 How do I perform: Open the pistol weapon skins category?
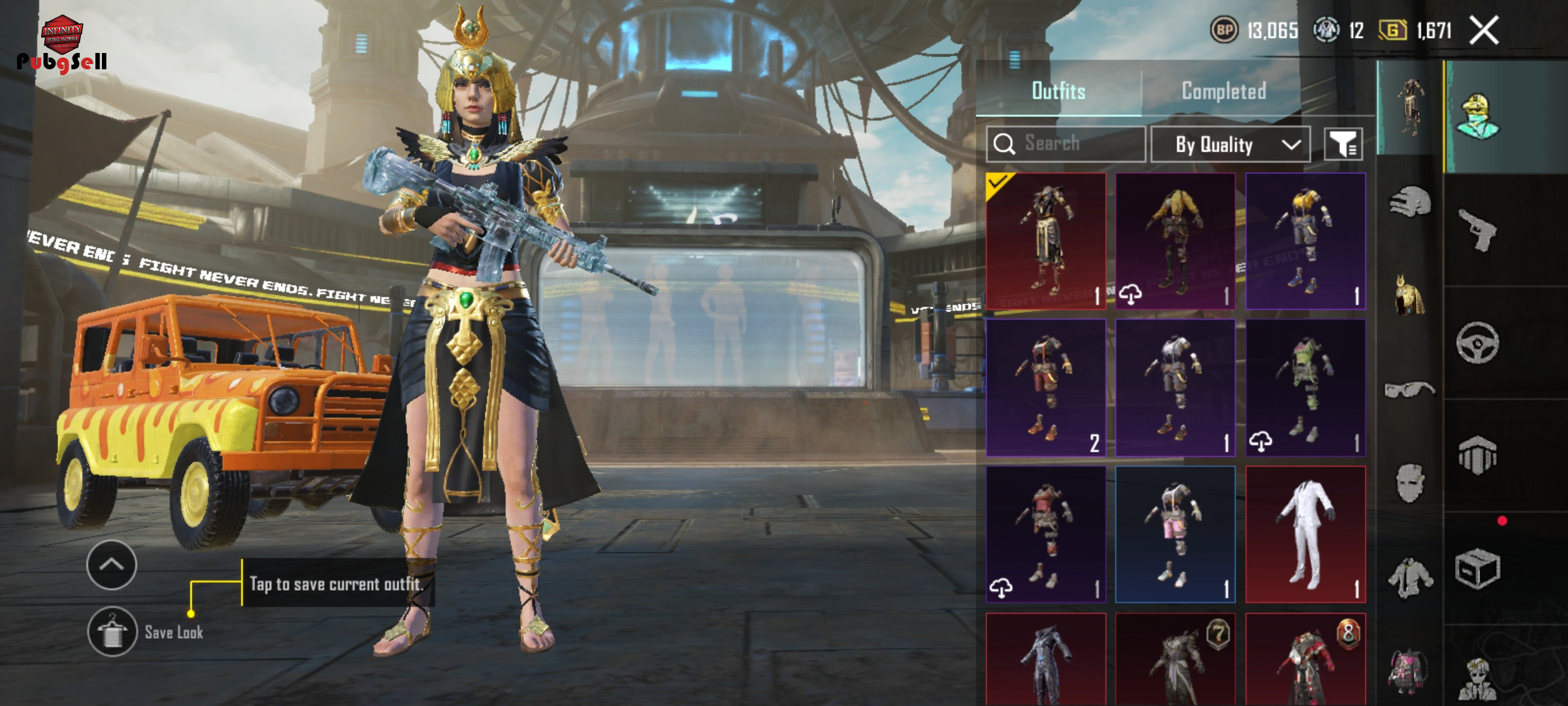tap(1478, 229)
